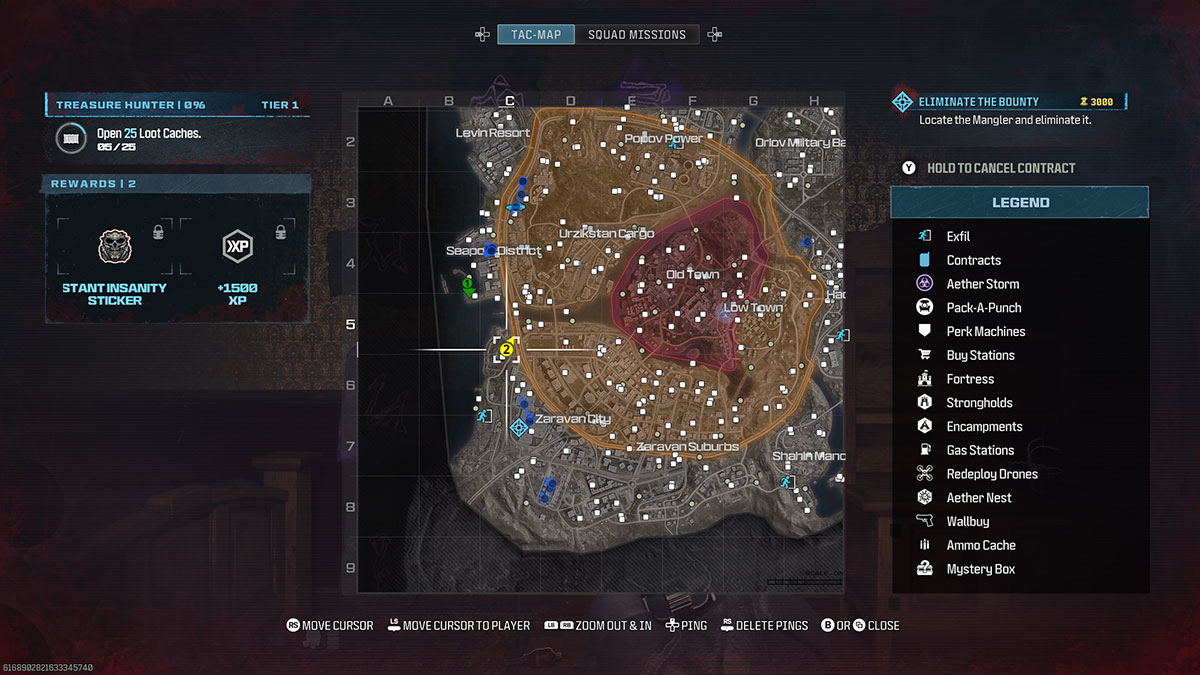This screenshot has width=1200, height=675.
Task: Select Perk Machines legend entry
Action: point(985,332)
